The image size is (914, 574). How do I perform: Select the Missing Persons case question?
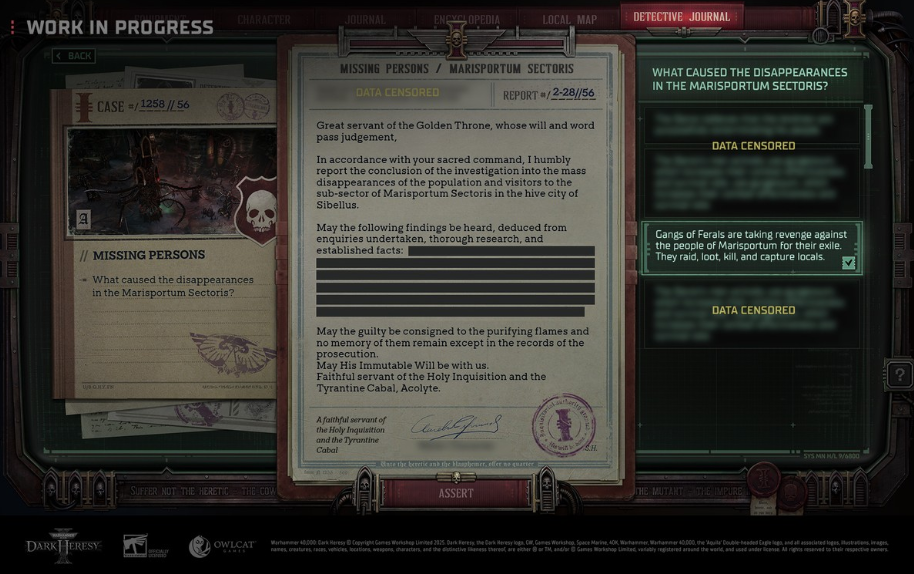click(x=173, y=286)
